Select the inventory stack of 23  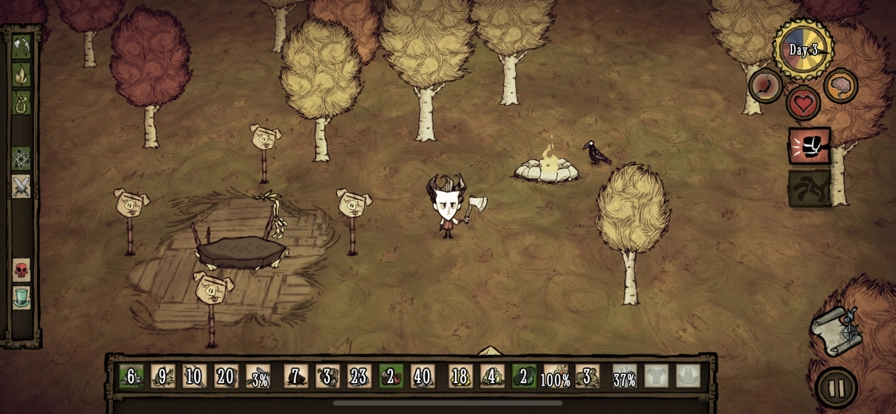click(x=359, y=376)
